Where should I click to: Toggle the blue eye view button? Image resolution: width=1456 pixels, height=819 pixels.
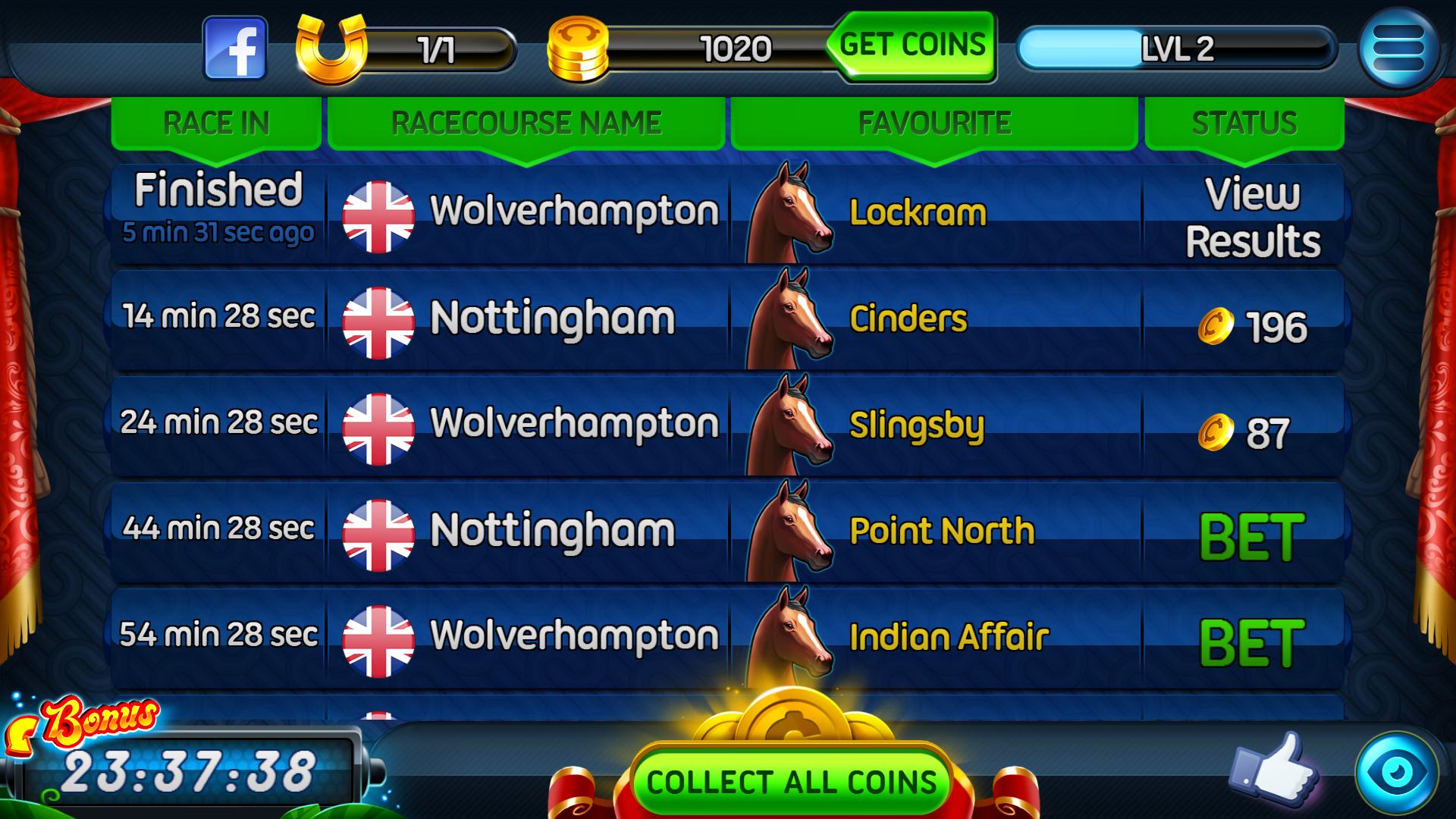click(1396, 773)
